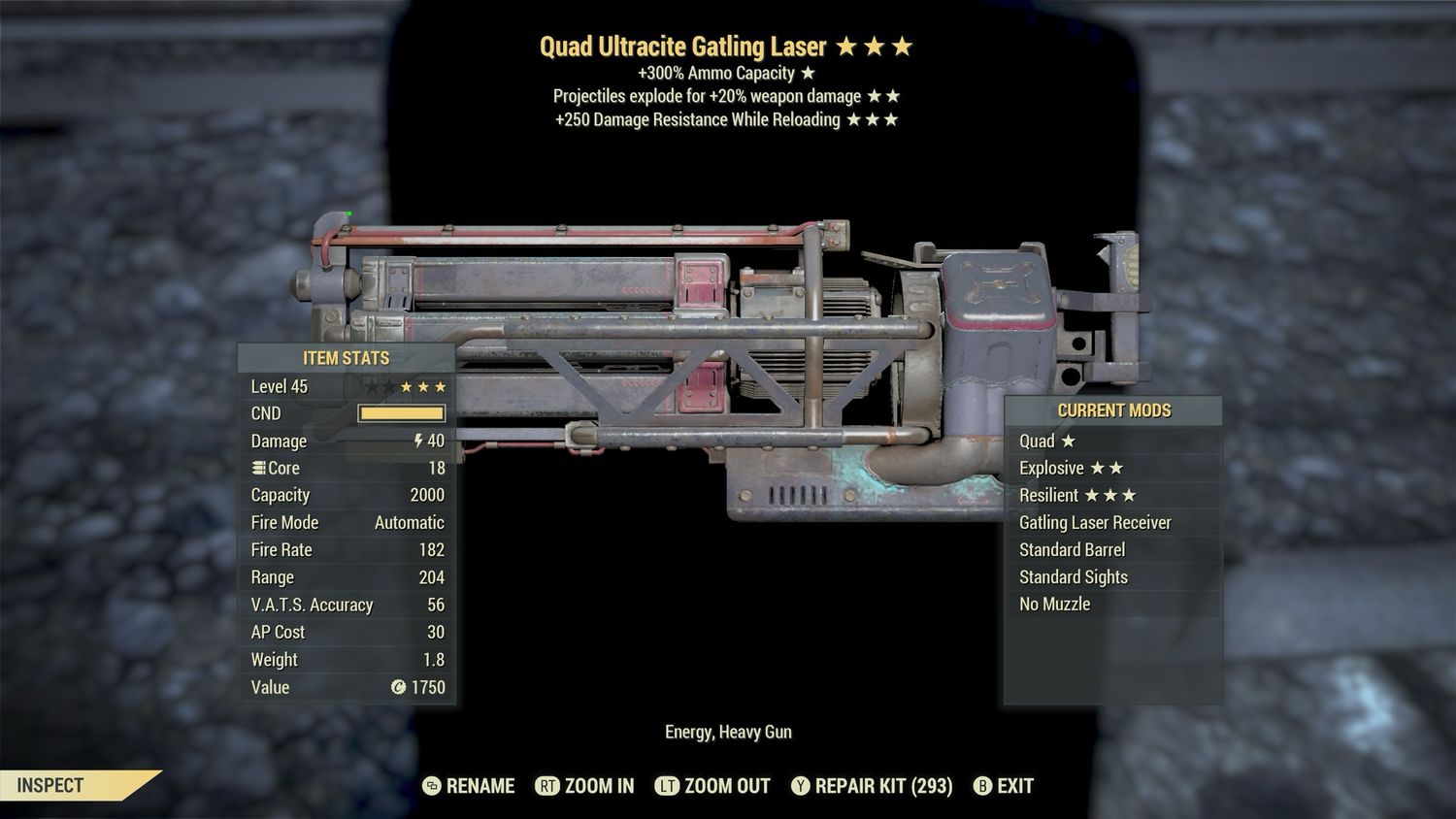Select the ZOOM OUT option
Screen dimensions: 1456x819
713,786
